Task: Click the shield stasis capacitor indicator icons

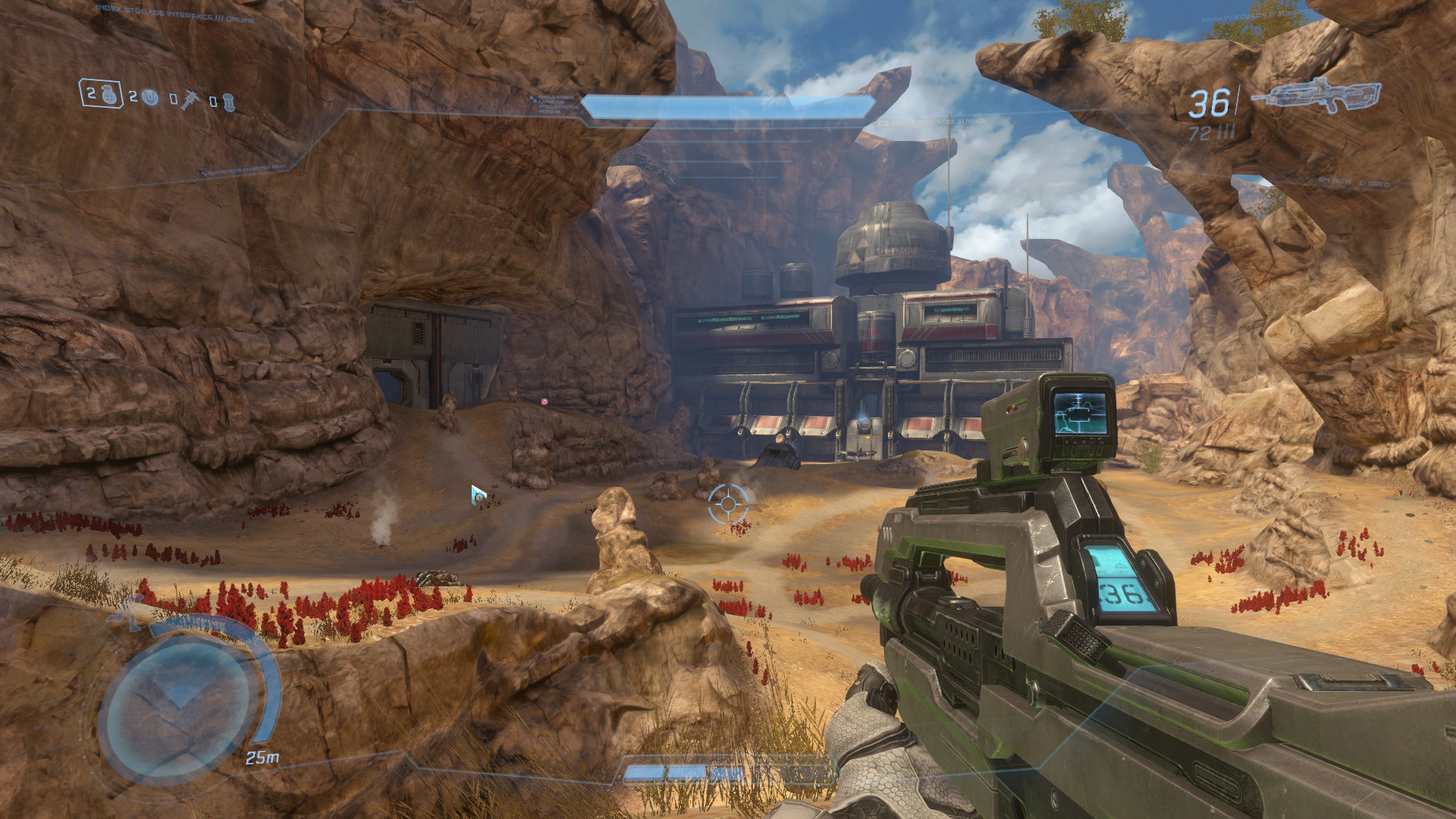Action: pos(533,99)
